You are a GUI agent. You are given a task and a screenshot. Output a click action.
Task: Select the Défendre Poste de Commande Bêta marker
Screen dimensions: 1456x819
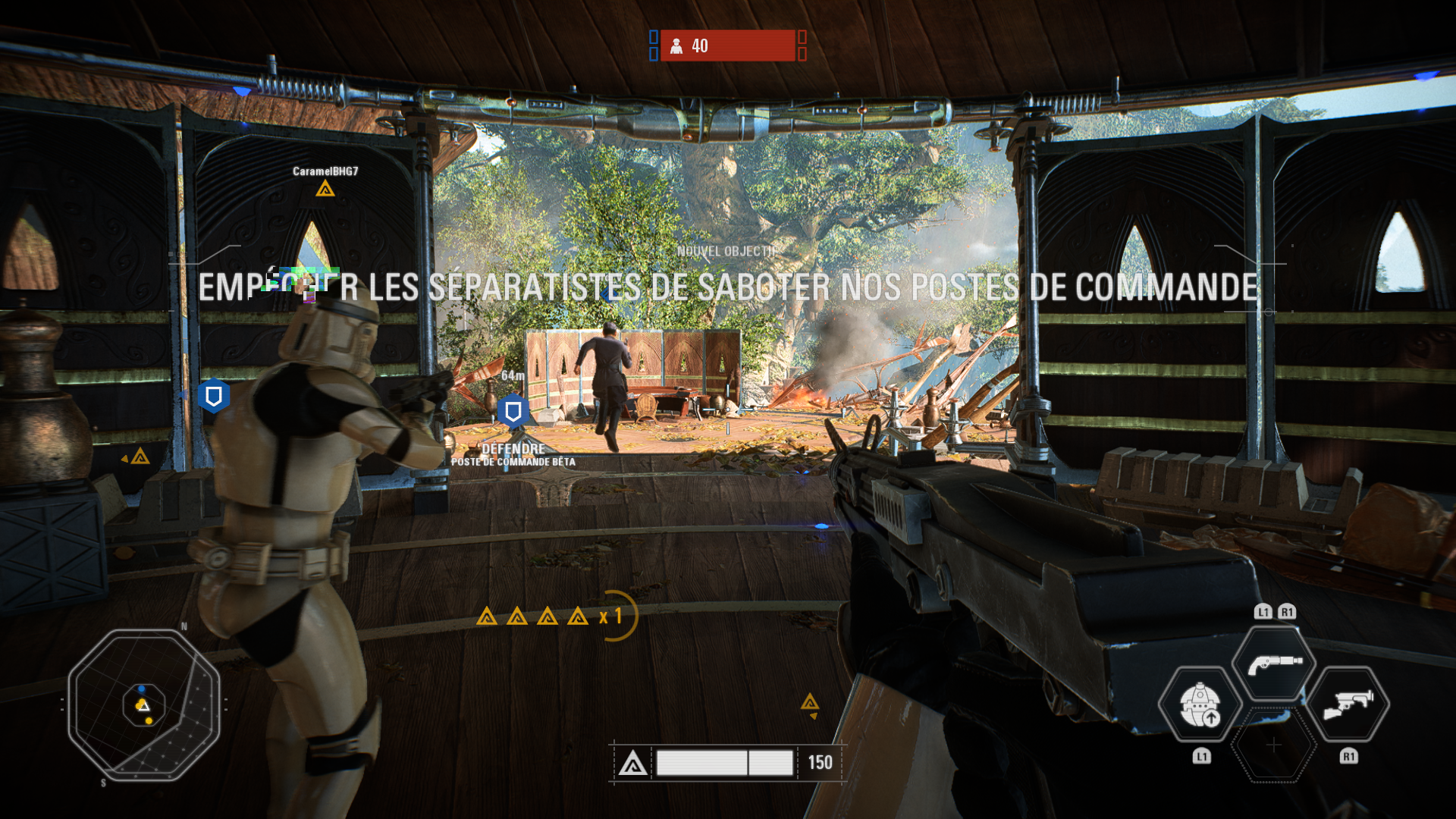[x=513, y=412]
